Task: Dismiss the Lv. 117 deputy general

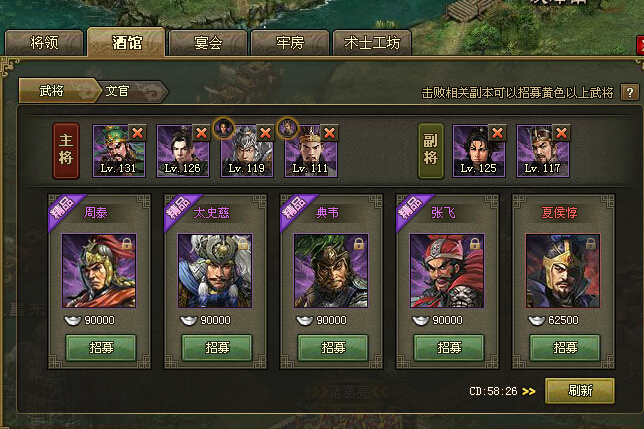Action: click(x=562, y=132)
